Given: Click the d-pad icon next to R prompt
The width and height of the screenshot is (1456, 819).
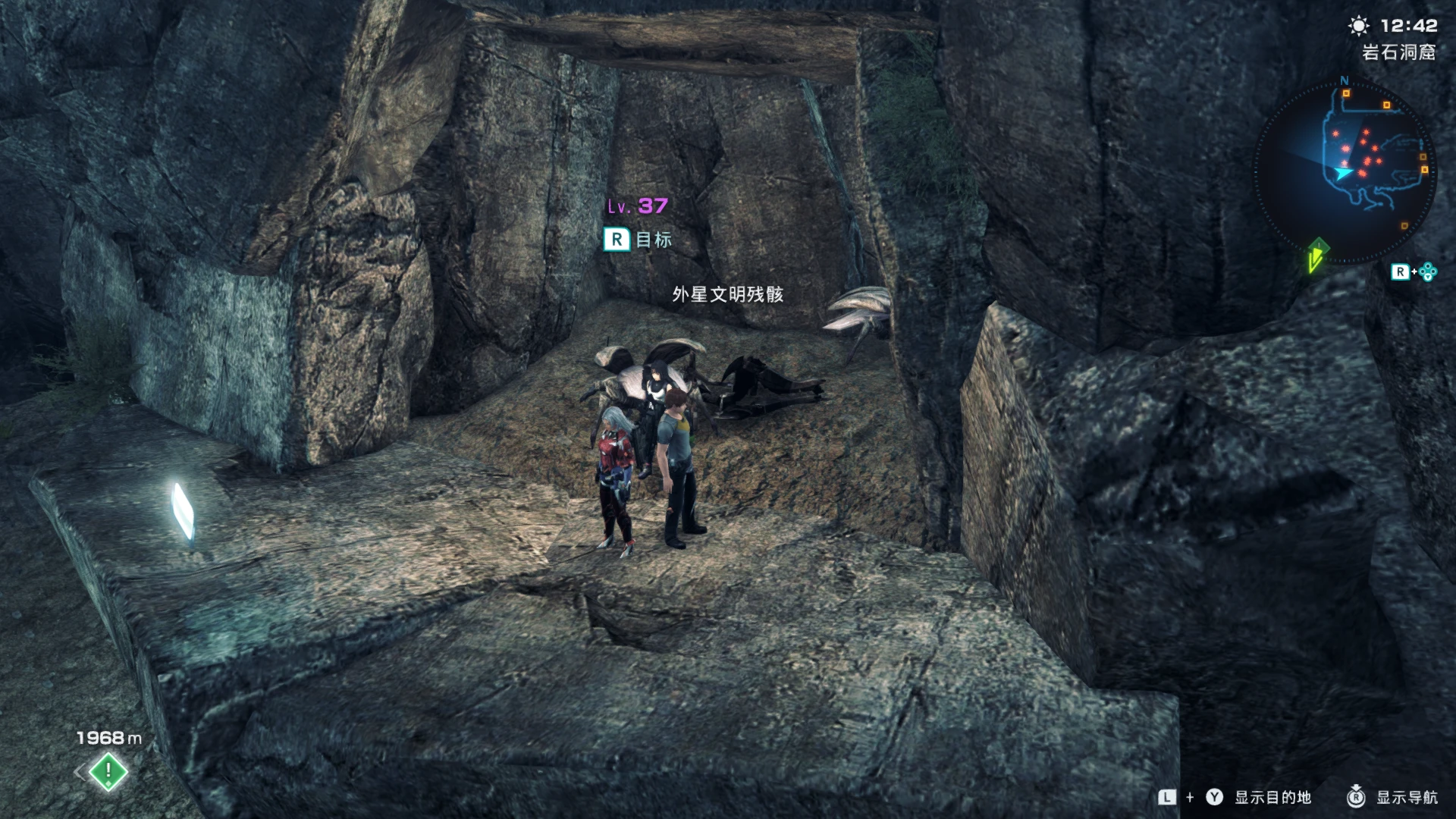Looking at the screenshot, I should [x=1427, y=271].
